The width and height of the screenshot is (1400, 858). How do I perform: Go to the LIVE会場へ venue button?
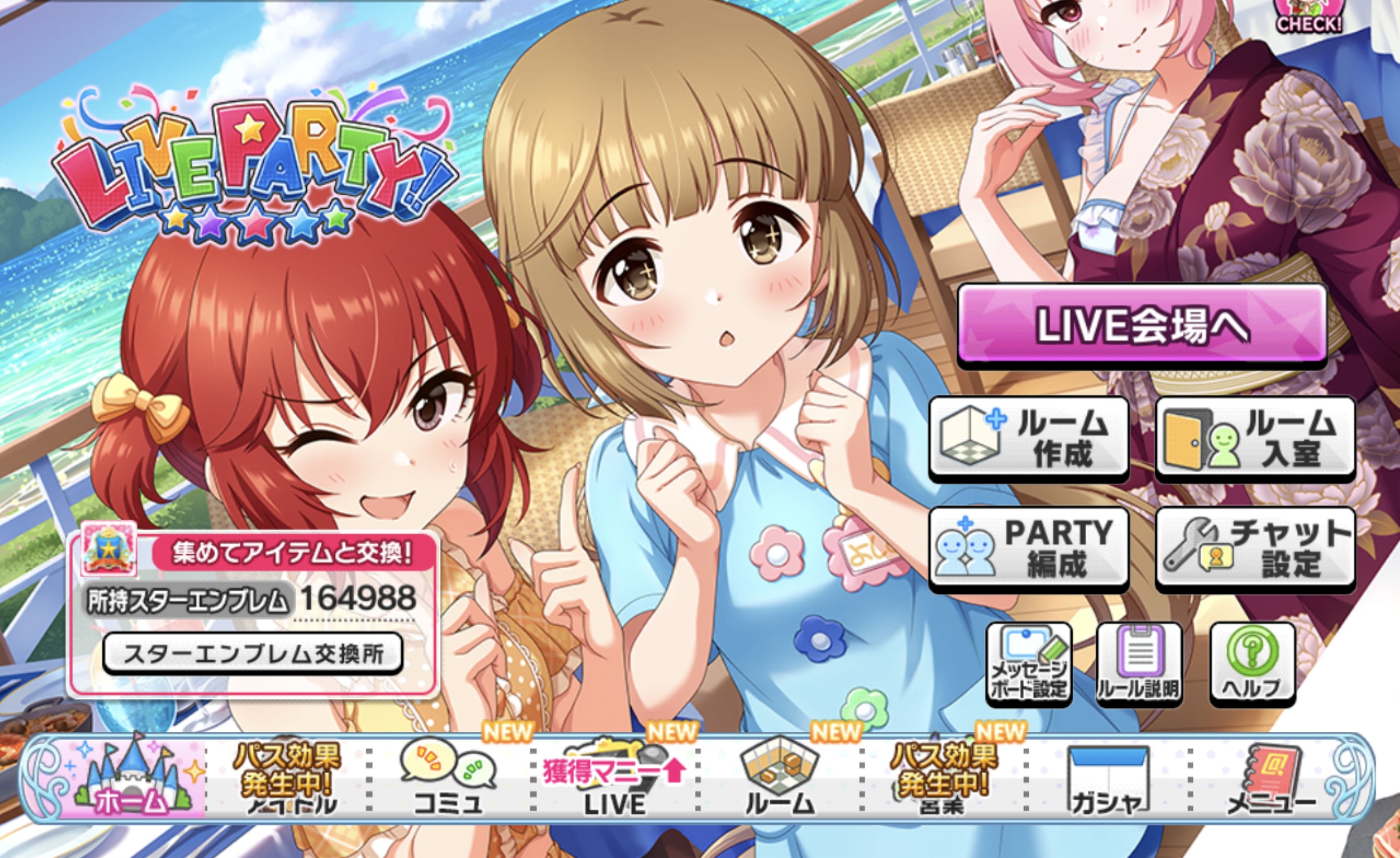pyautogui.click(x=1141, y=325)
